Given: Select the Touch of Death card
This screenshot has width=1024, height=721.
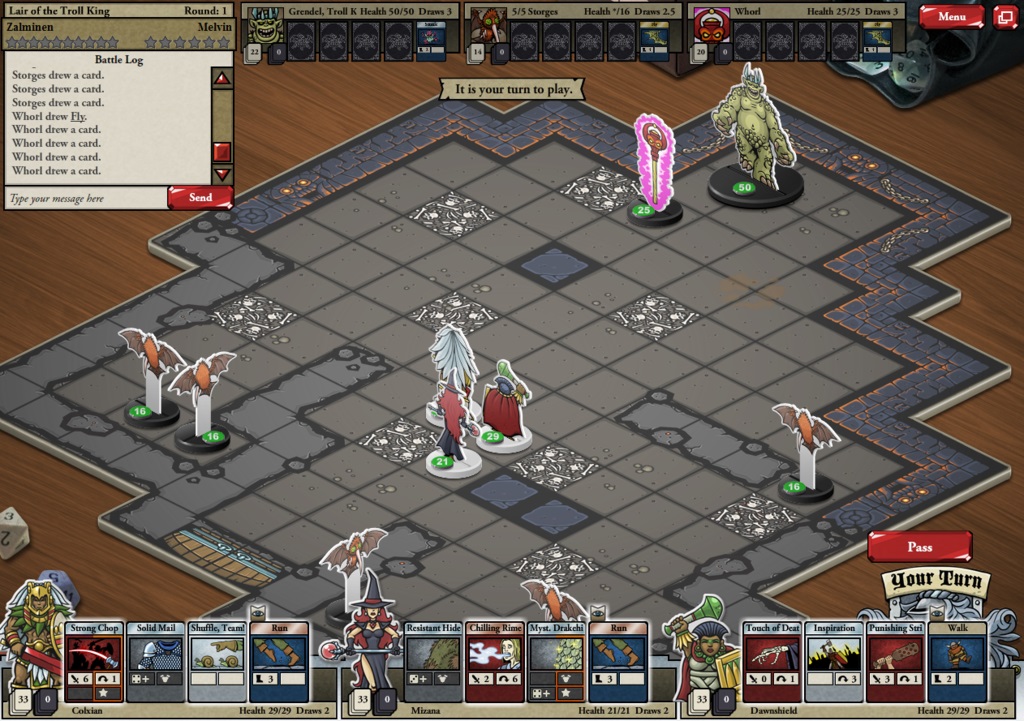Looking at the screenshot, I should 772,662.
